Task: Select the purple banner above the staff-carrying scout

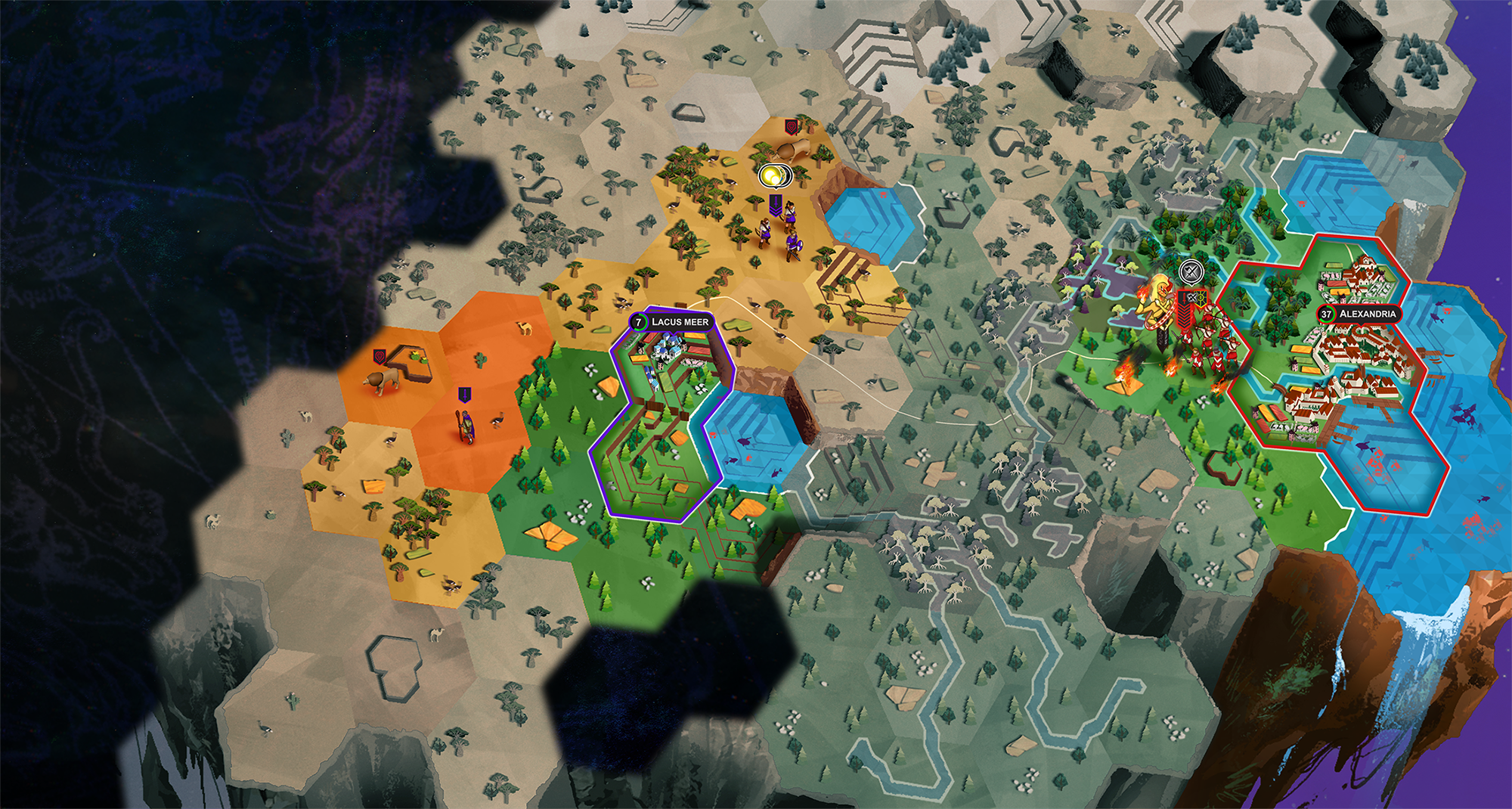Action: point(464,395)
